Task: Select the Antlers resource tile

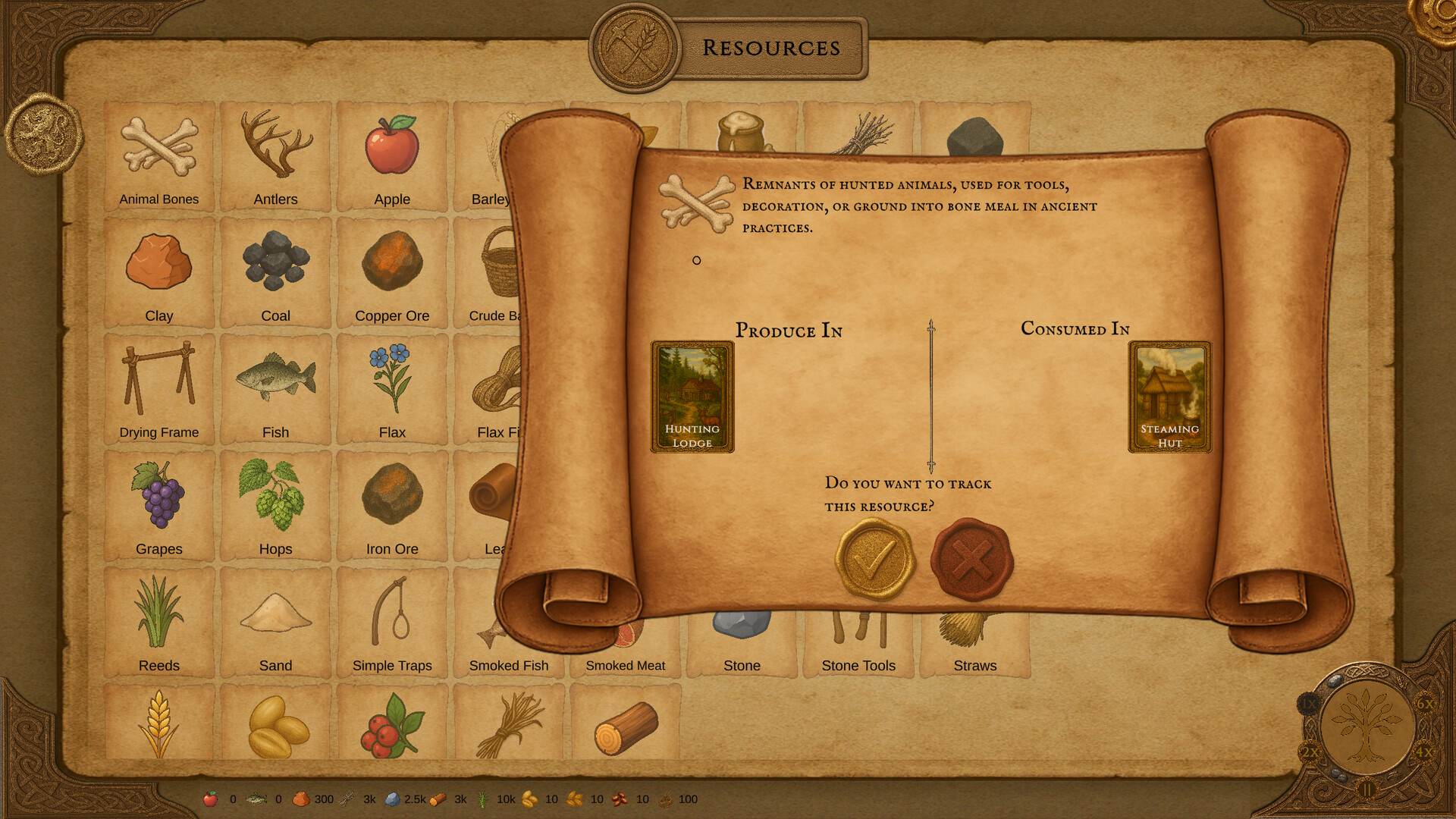Action: coord(276,157)
